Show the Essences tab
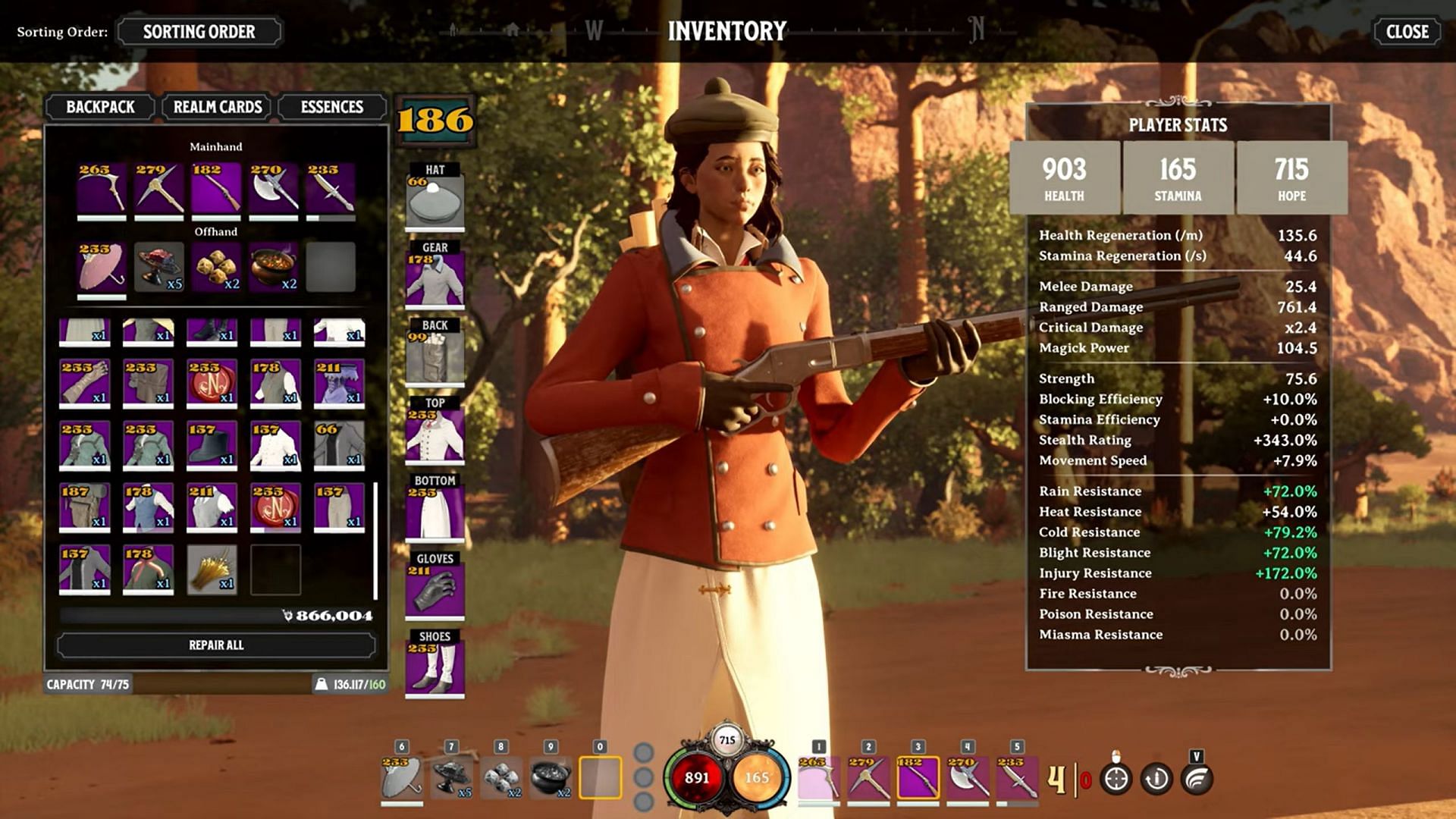Screen dimensions: 1456x819 (x=331, y=107)
